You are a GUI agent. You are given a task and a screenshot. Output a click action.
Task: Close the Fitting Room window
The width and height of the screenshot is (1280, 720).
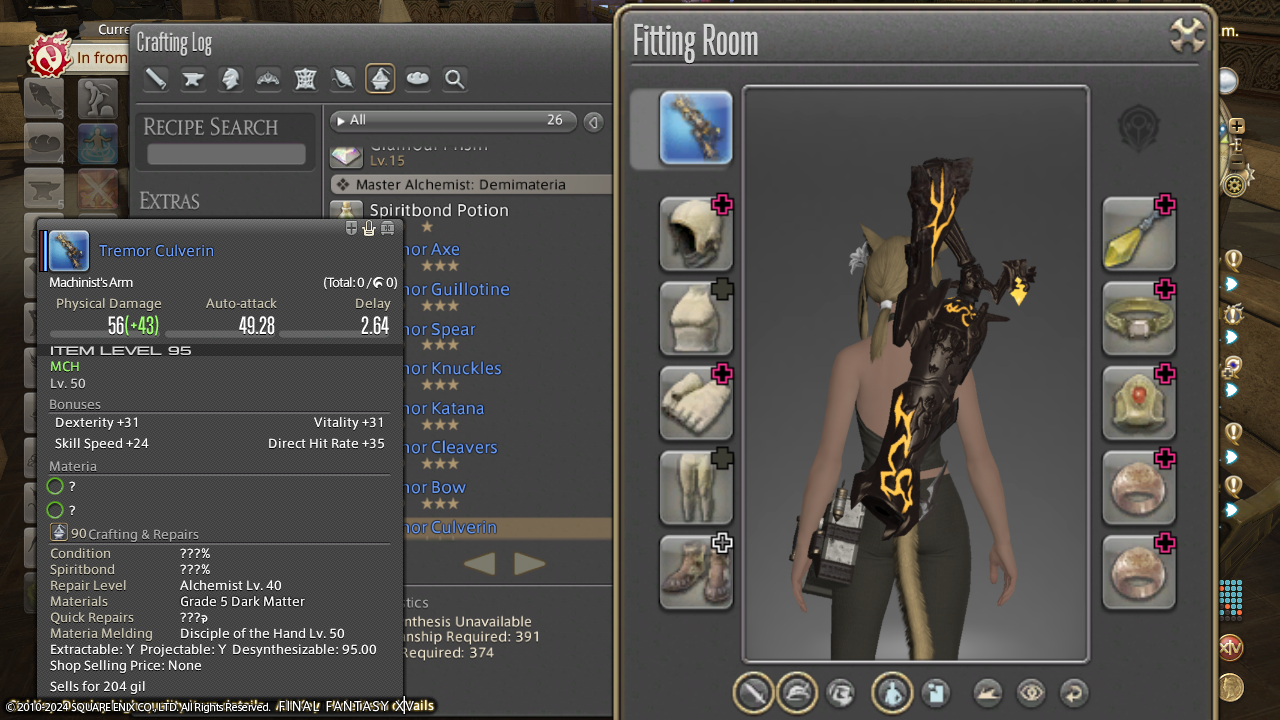click(1188, 36)
